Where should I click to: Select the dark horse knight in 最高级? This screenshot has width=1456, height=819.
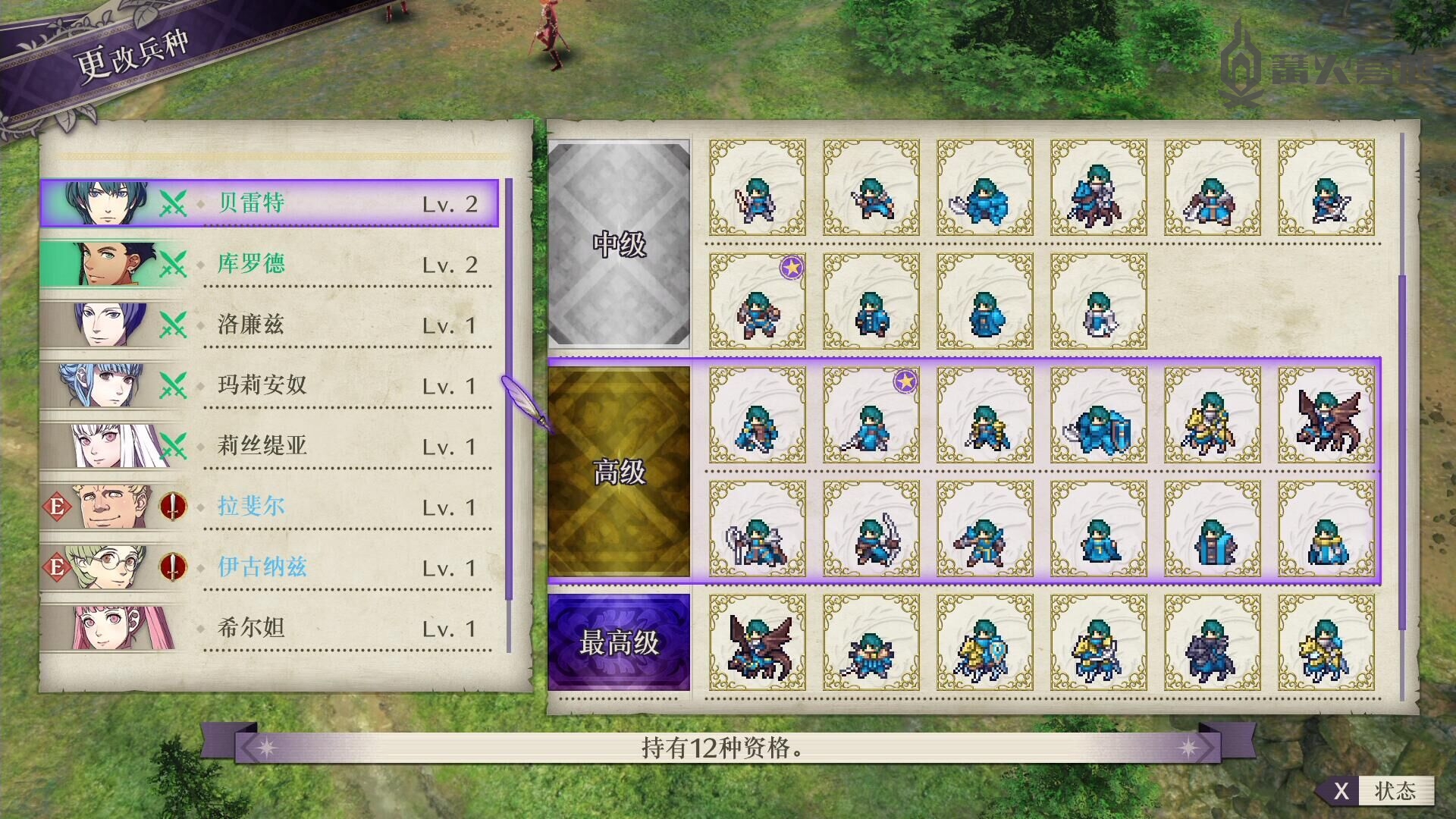(x=1212, y=643)
